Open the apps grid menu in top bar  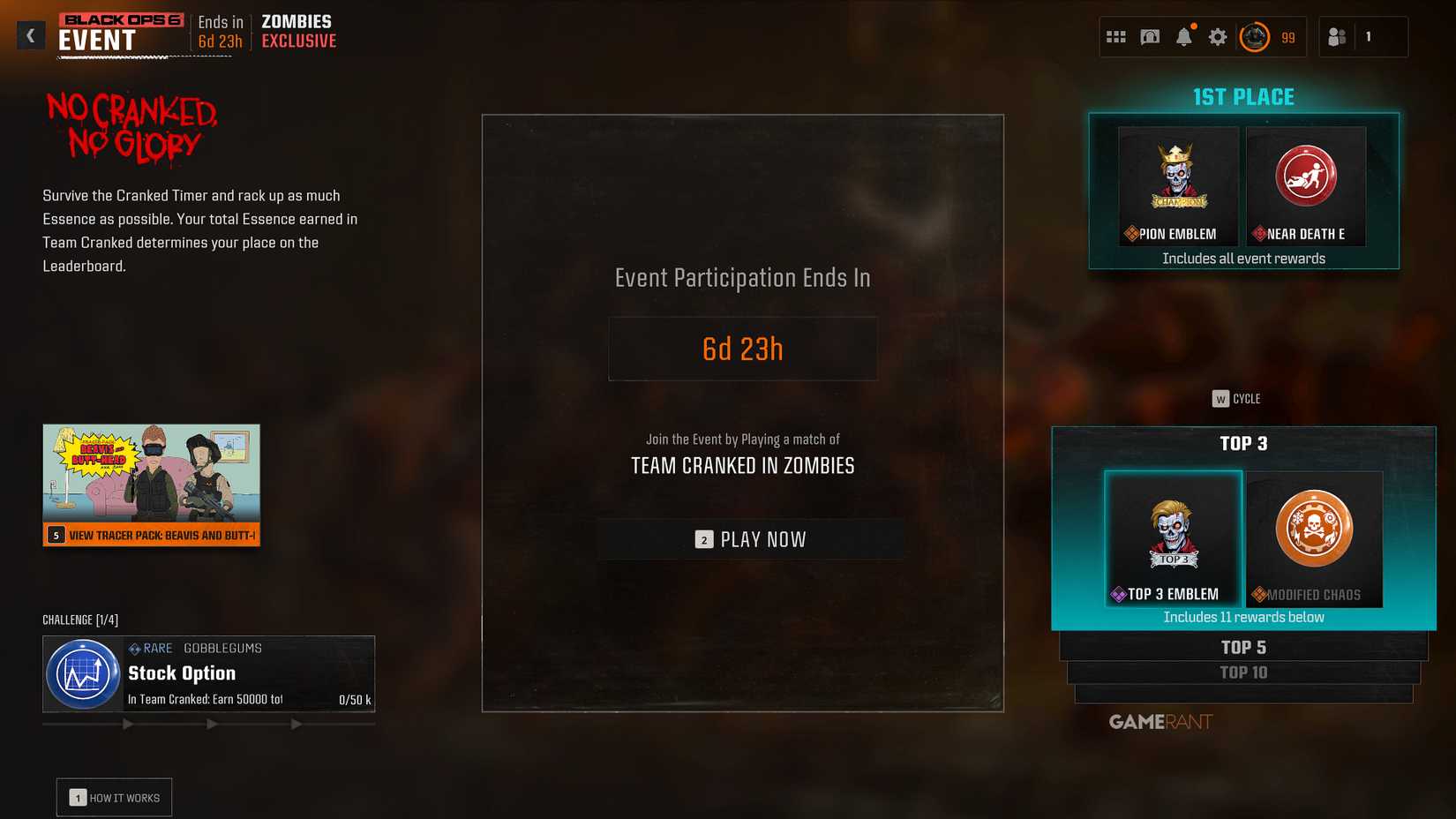pyautogui.click(x=1116, y=36)
